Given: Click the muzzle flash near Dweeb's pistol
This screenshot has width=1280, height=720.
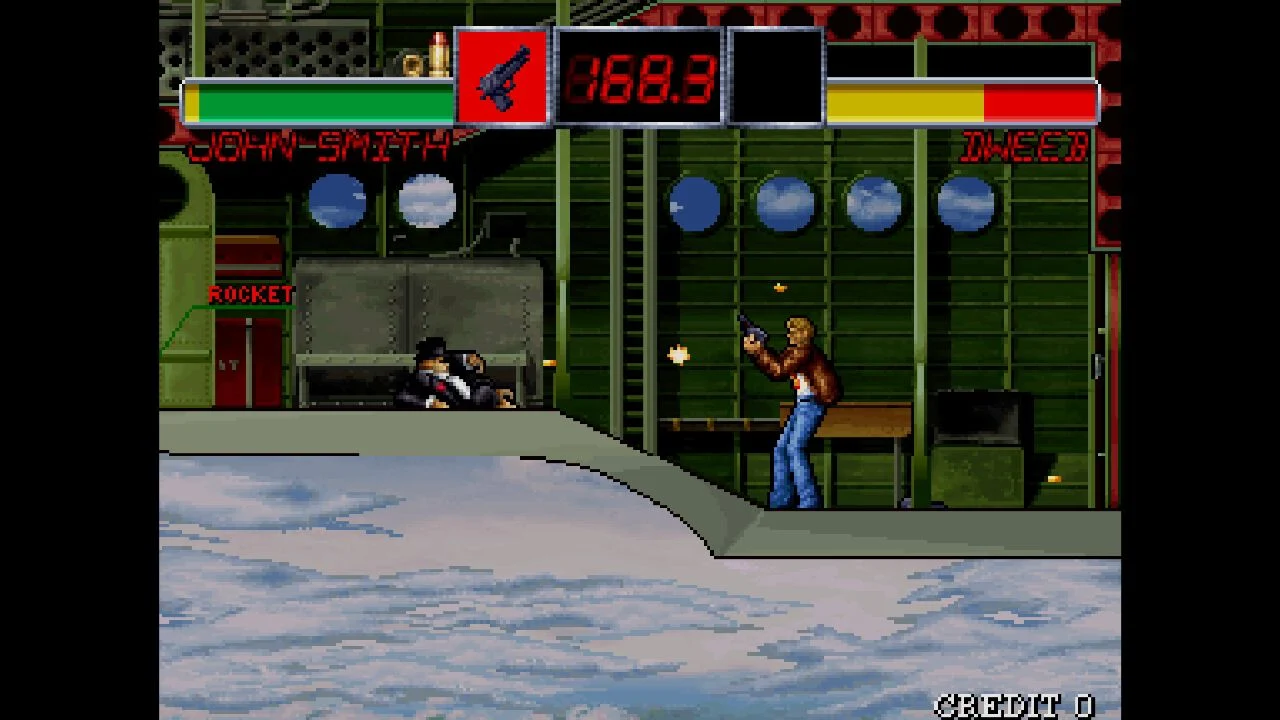Looking at the screenshot, I should [678, 352].
